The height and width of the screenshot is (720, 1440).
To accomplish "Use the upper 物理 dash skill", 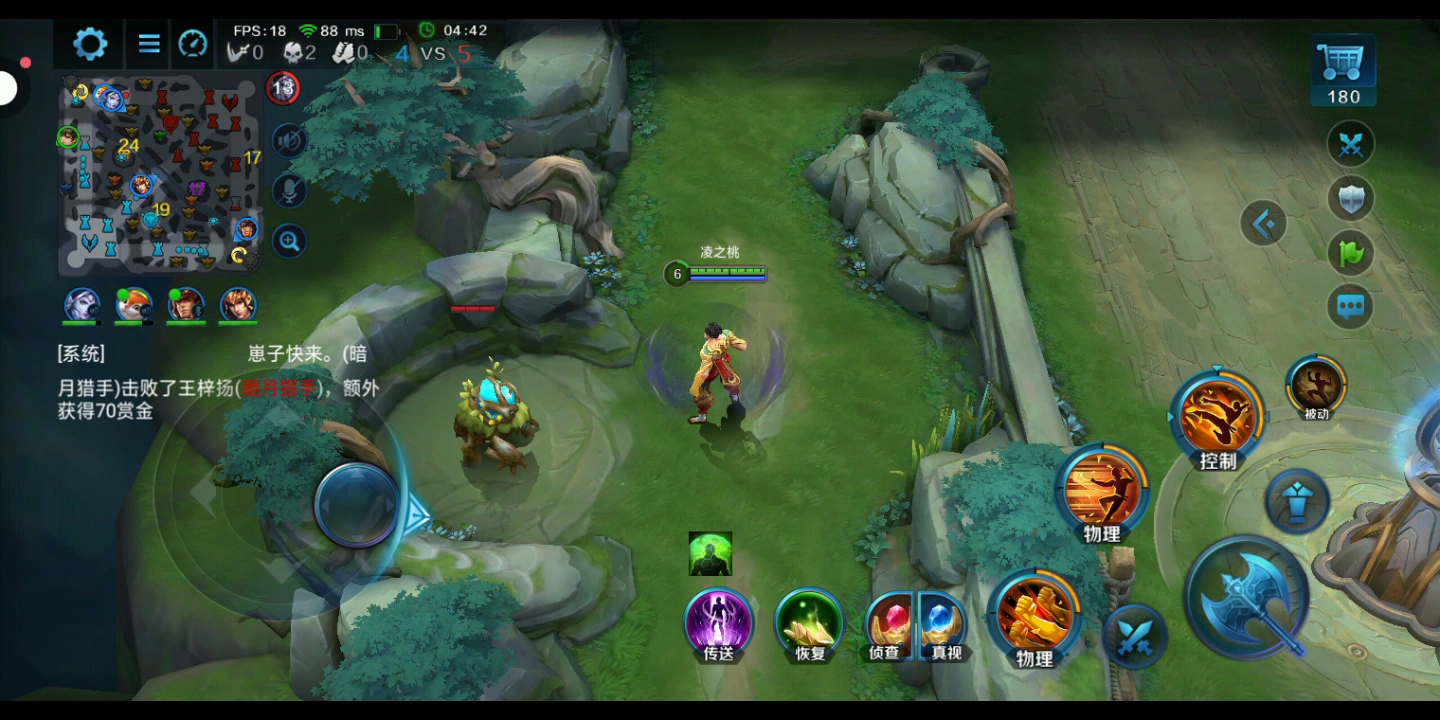I will point(1102,490).
